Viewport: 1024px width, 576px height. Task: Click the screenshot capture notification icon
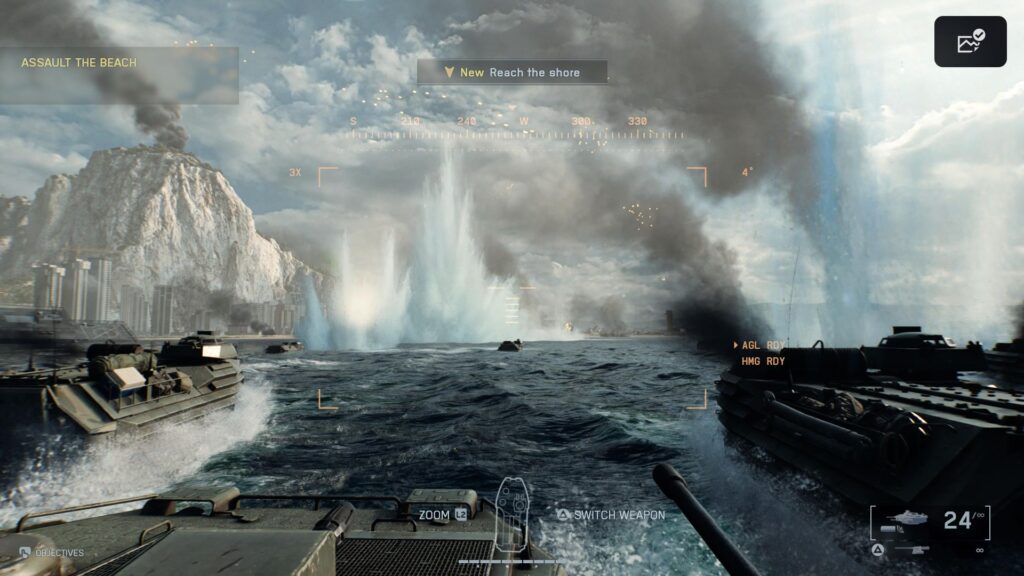[970, 42]
